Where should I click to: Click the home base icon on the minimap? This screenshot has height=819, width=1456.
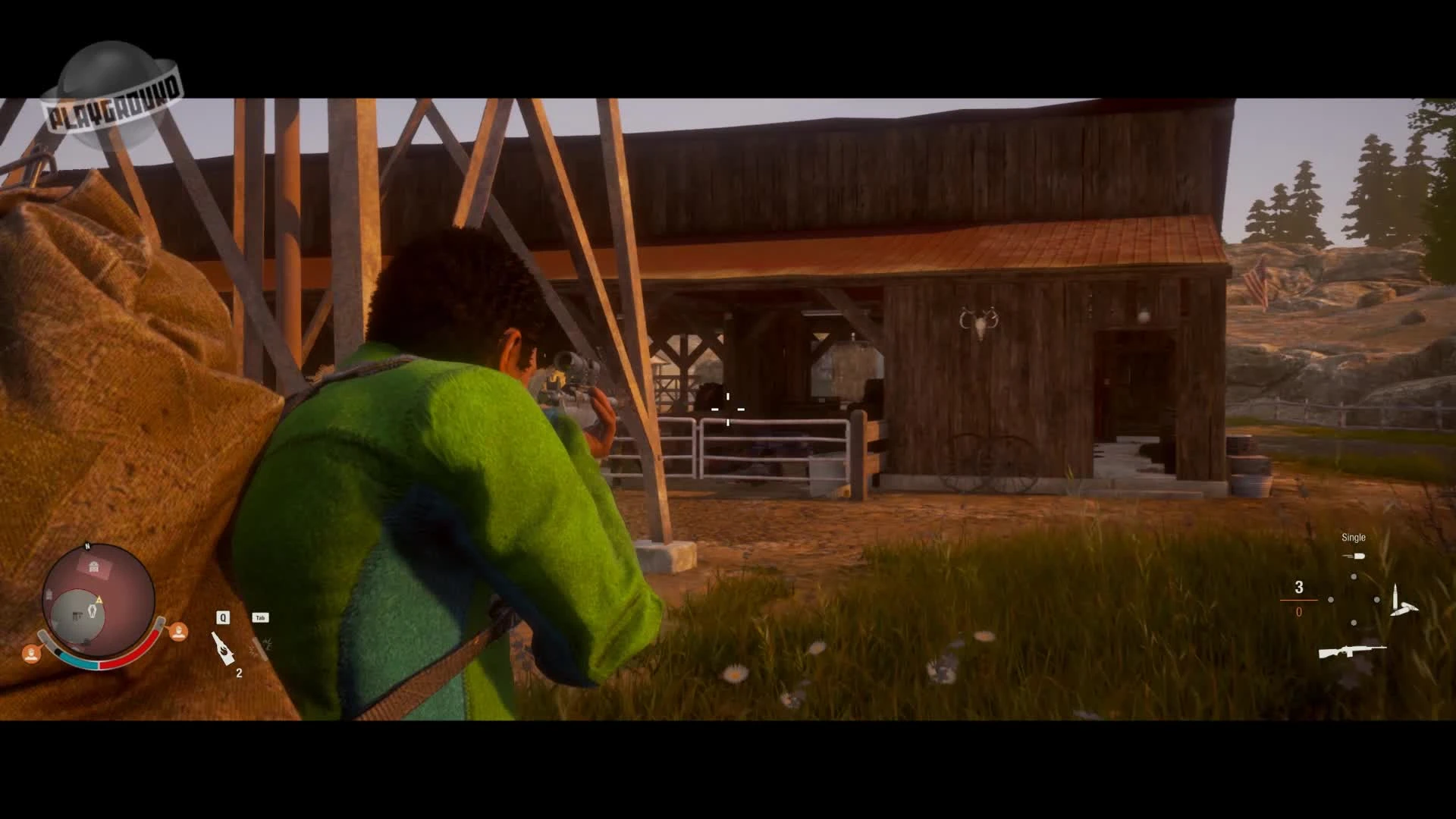[93, 566]
